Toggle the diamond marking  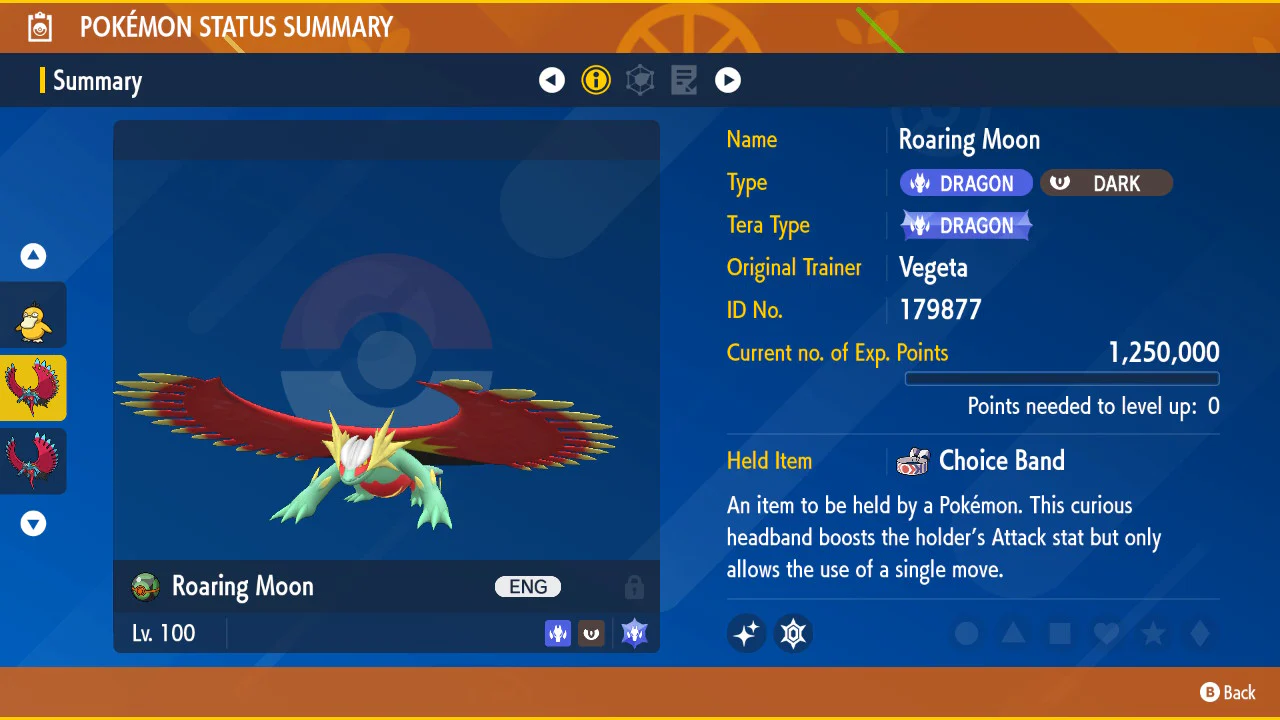coord(1200,633)
